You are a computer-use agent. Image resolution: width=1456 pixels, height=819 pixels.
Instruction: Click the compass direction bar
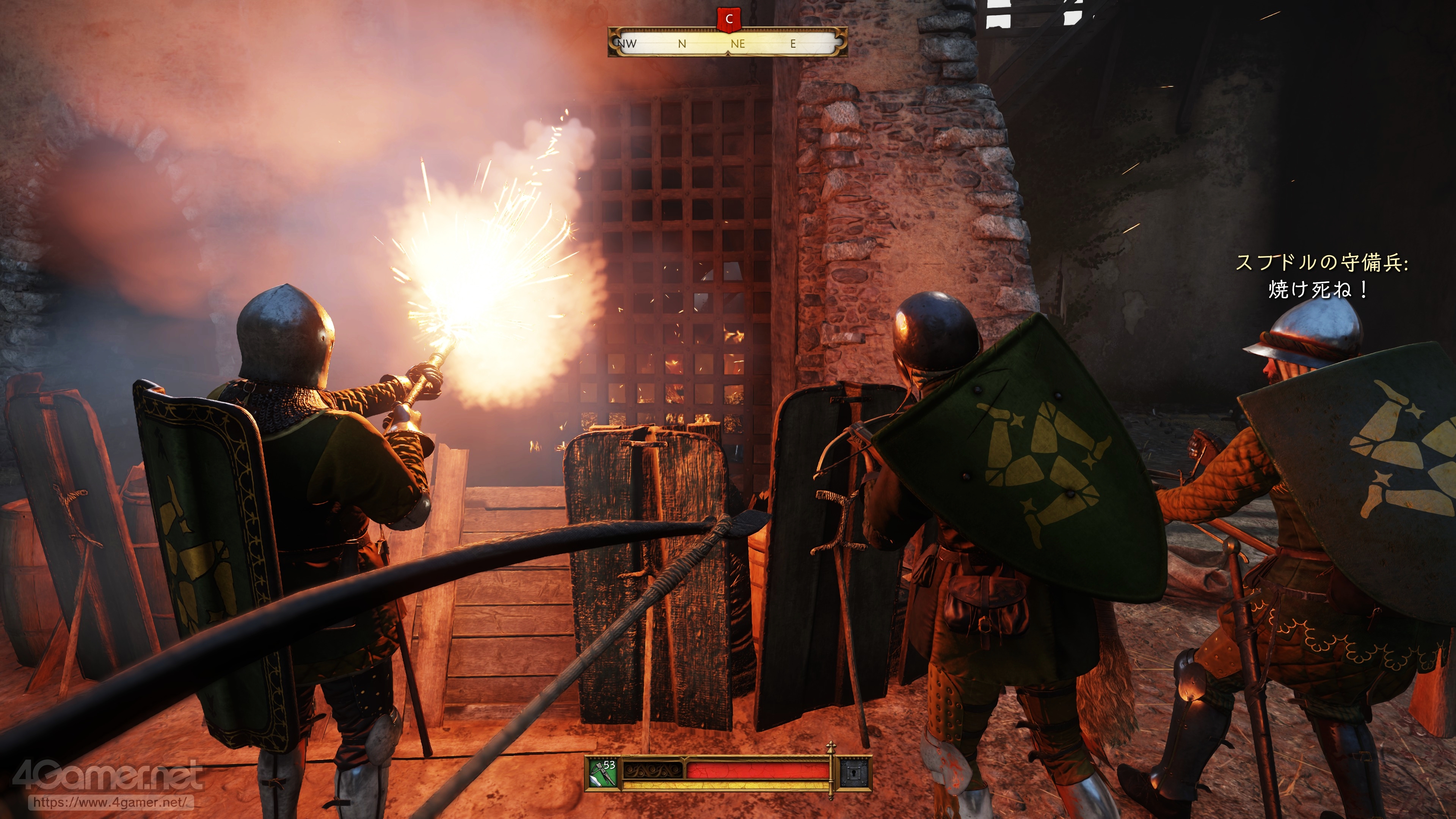pos(728,43)
